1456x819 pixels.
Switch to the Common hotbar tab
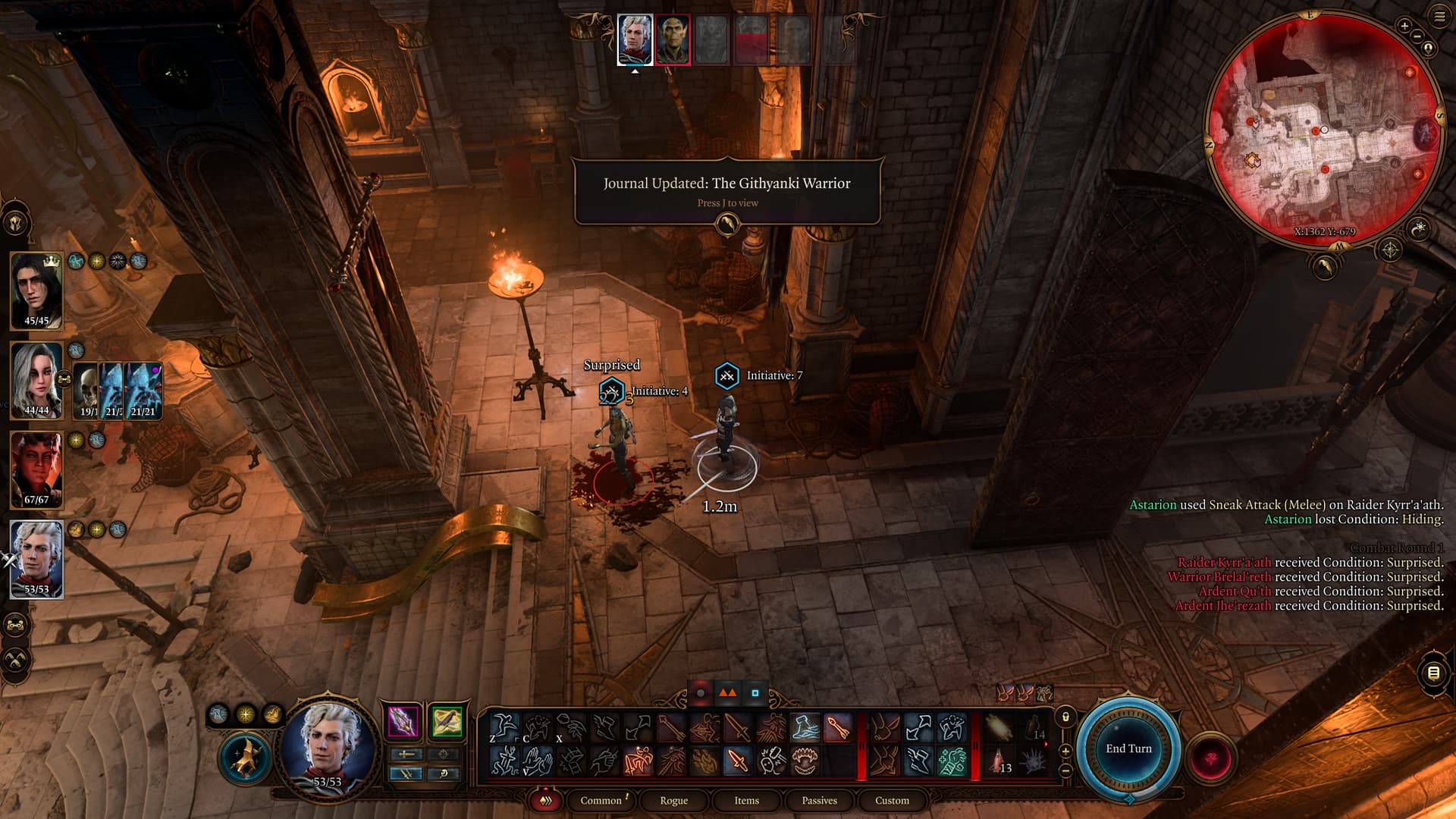coord(601,800)
